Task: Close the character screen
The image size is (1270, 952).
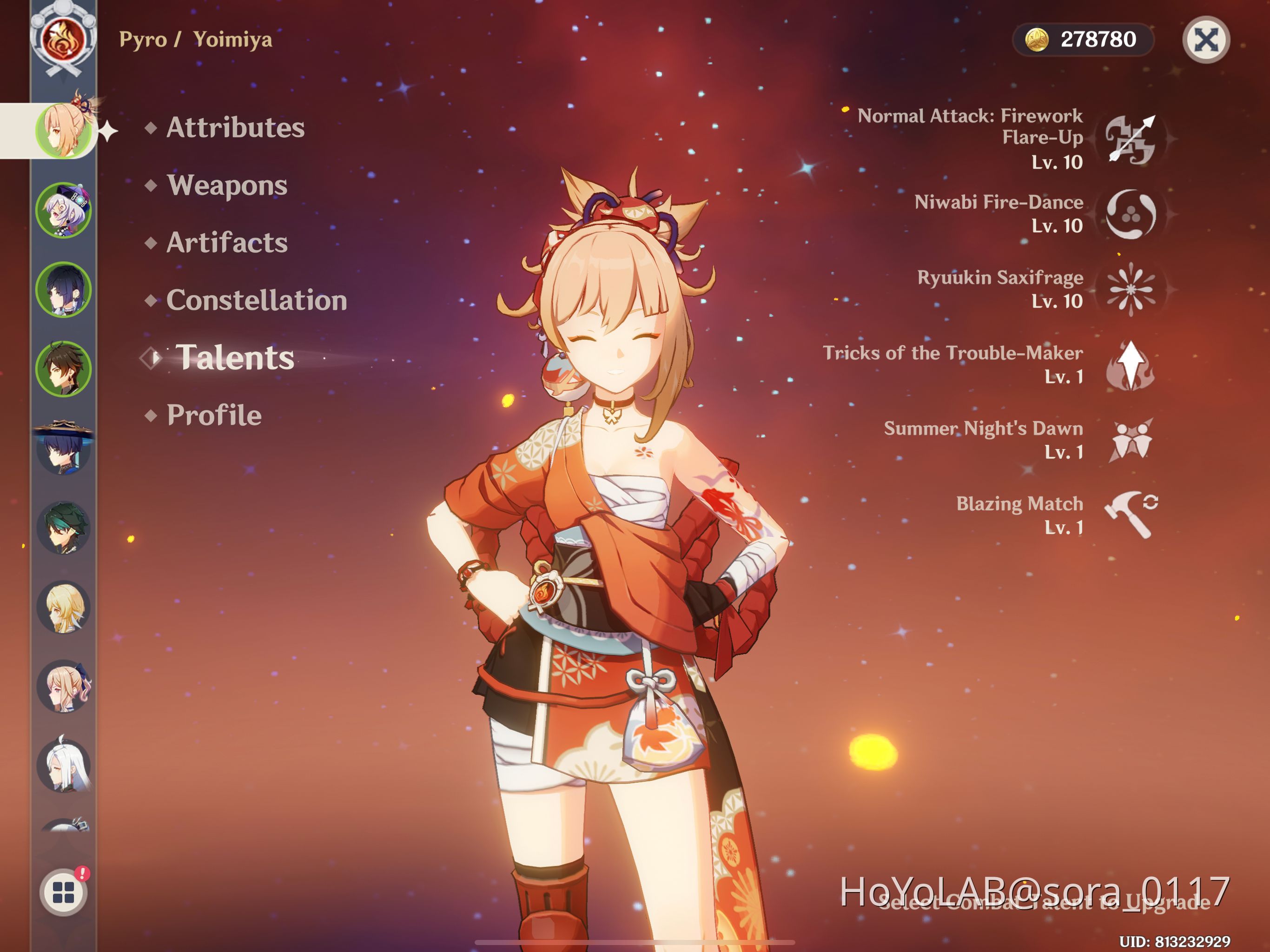Action: click(x=1205, y=40)
